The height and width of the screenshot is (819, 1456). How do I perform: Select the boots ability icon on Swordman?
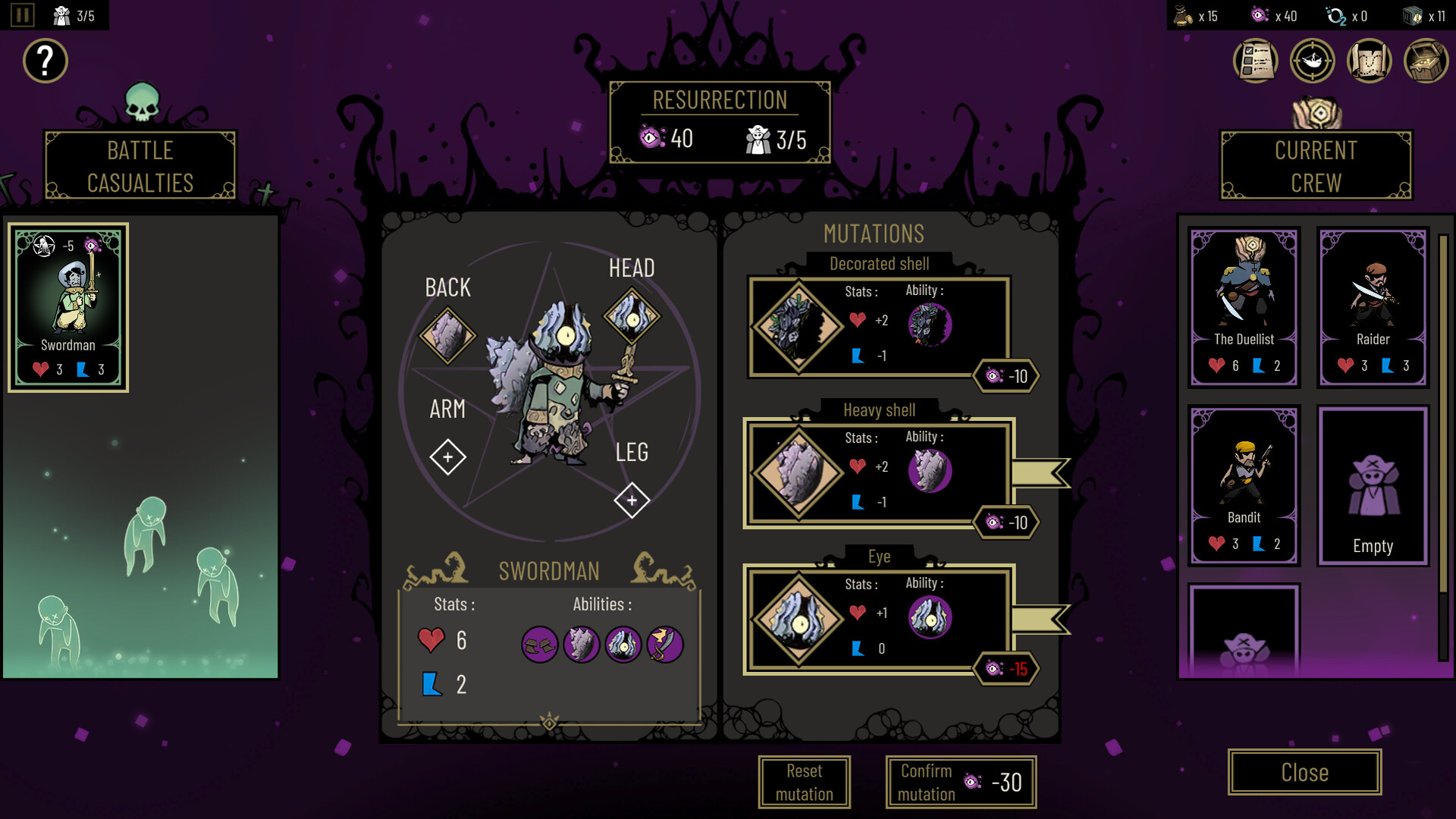pyautogui.click(x=540, y=645)
